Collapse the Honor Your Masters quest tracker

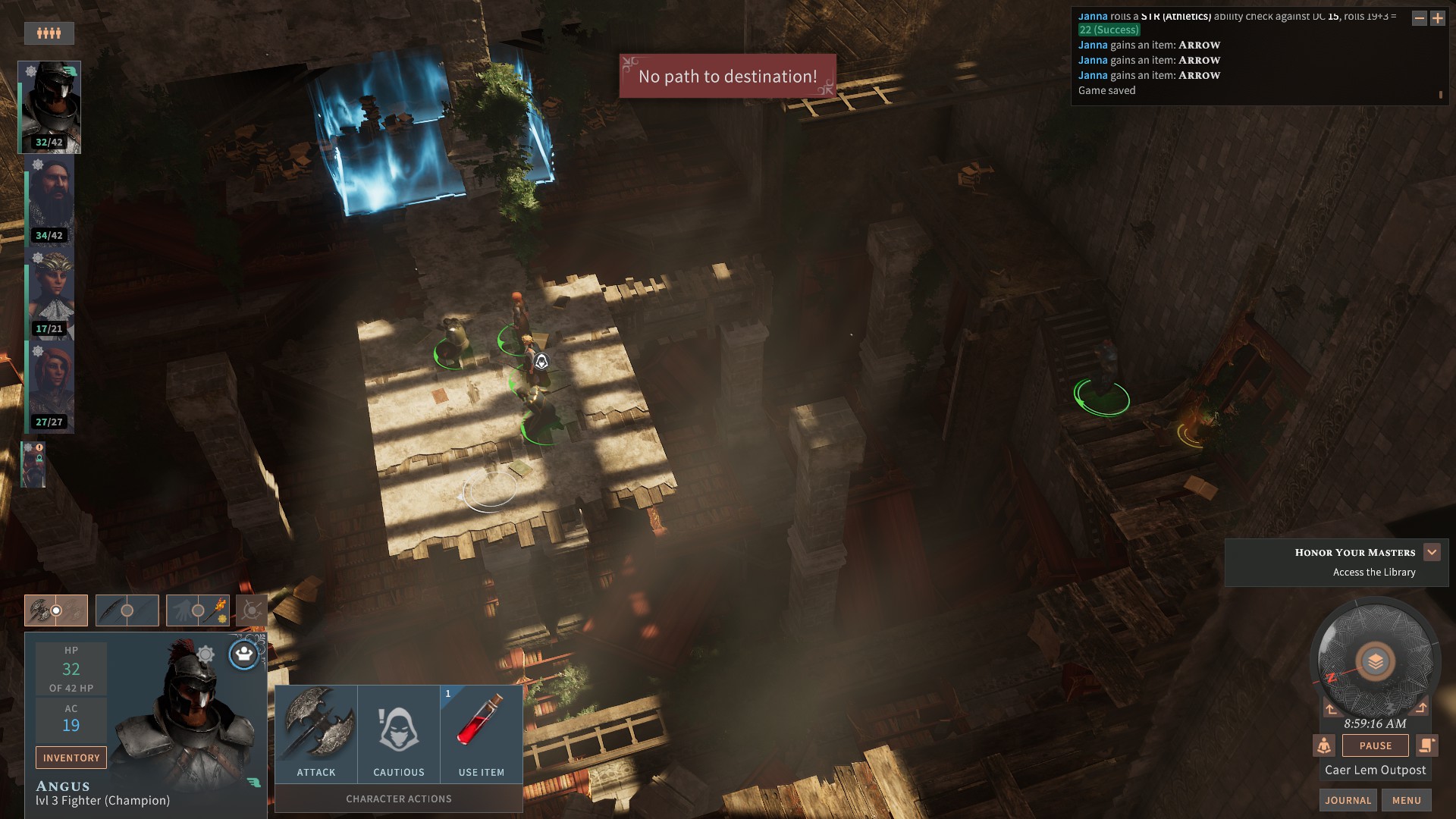[1432, 552]
